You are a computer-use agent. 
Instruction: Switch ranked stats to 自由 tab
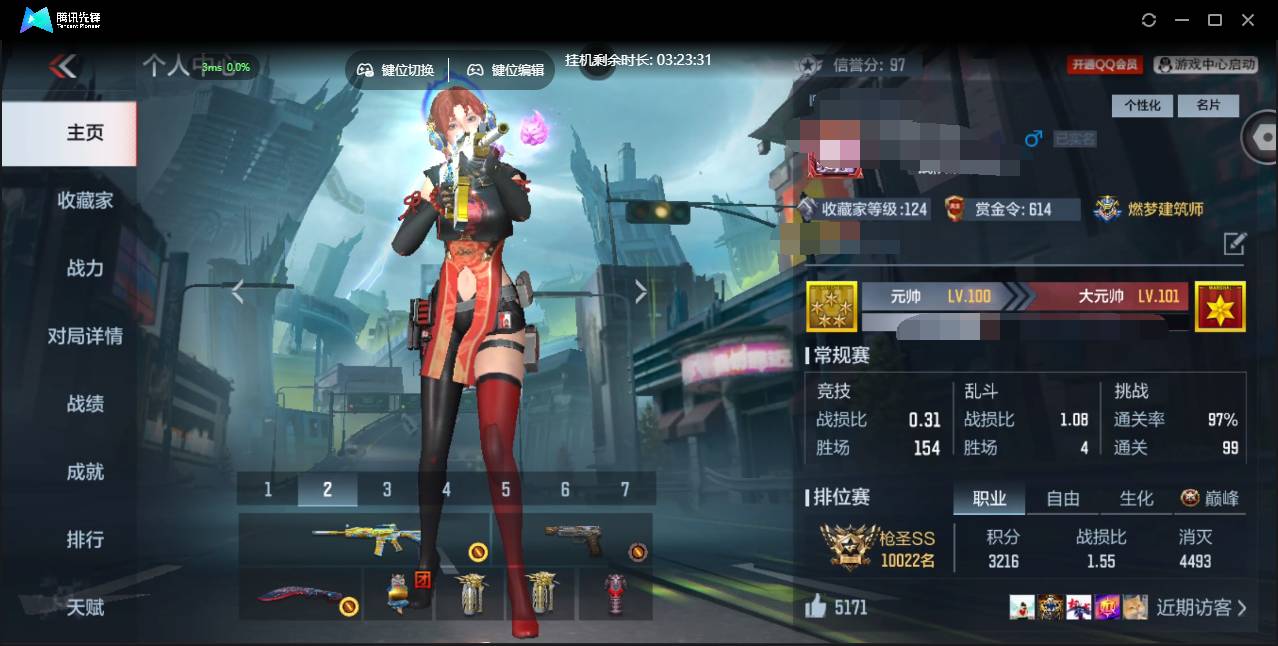(1063, 498)
